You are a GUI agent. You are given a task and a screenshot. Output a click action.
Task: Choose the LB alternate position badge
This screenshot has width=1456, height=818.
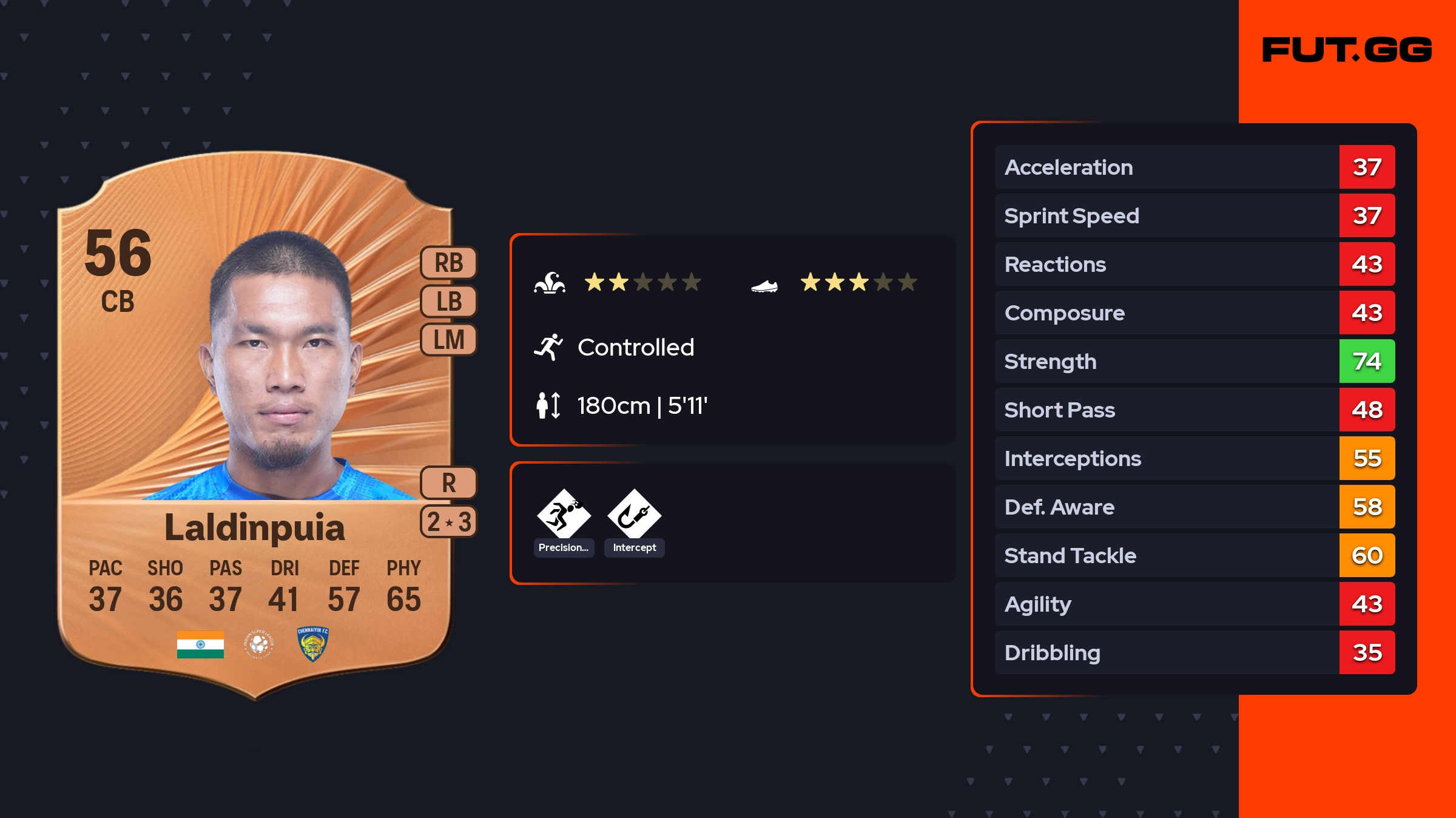point(448,302)
